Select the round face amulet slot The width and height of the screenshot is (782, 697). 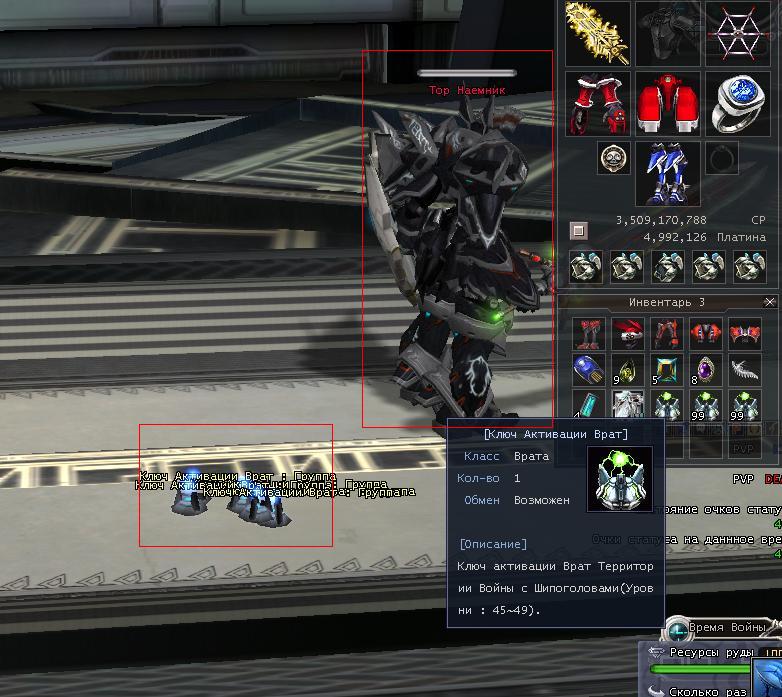(612, 157)
